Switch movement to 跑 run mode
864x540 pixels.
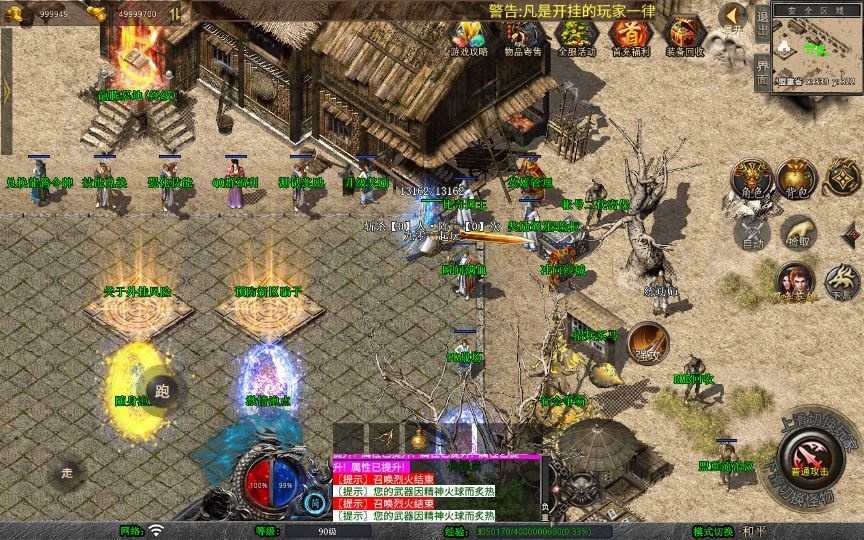tap(162, 391)
